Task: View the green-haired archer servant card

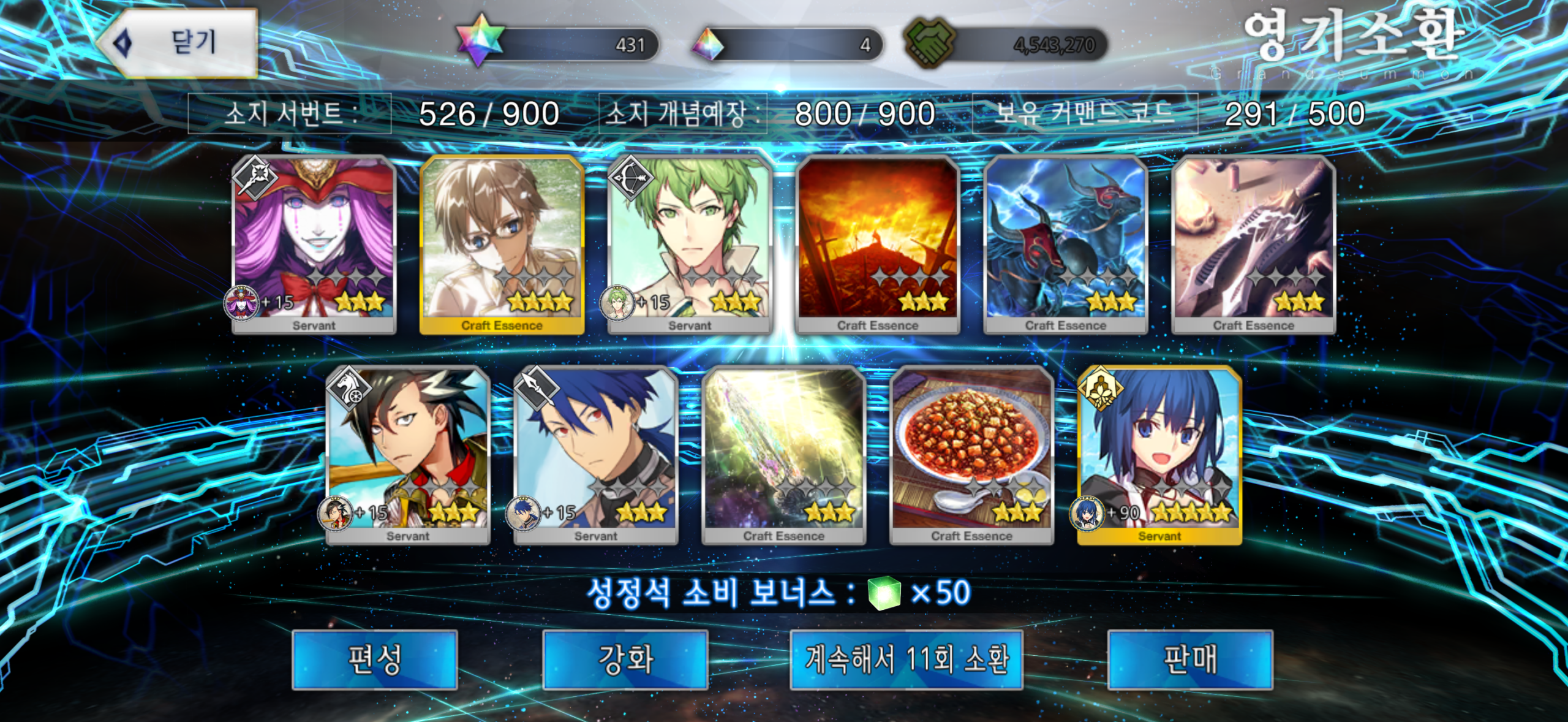Action: [690, 244]
